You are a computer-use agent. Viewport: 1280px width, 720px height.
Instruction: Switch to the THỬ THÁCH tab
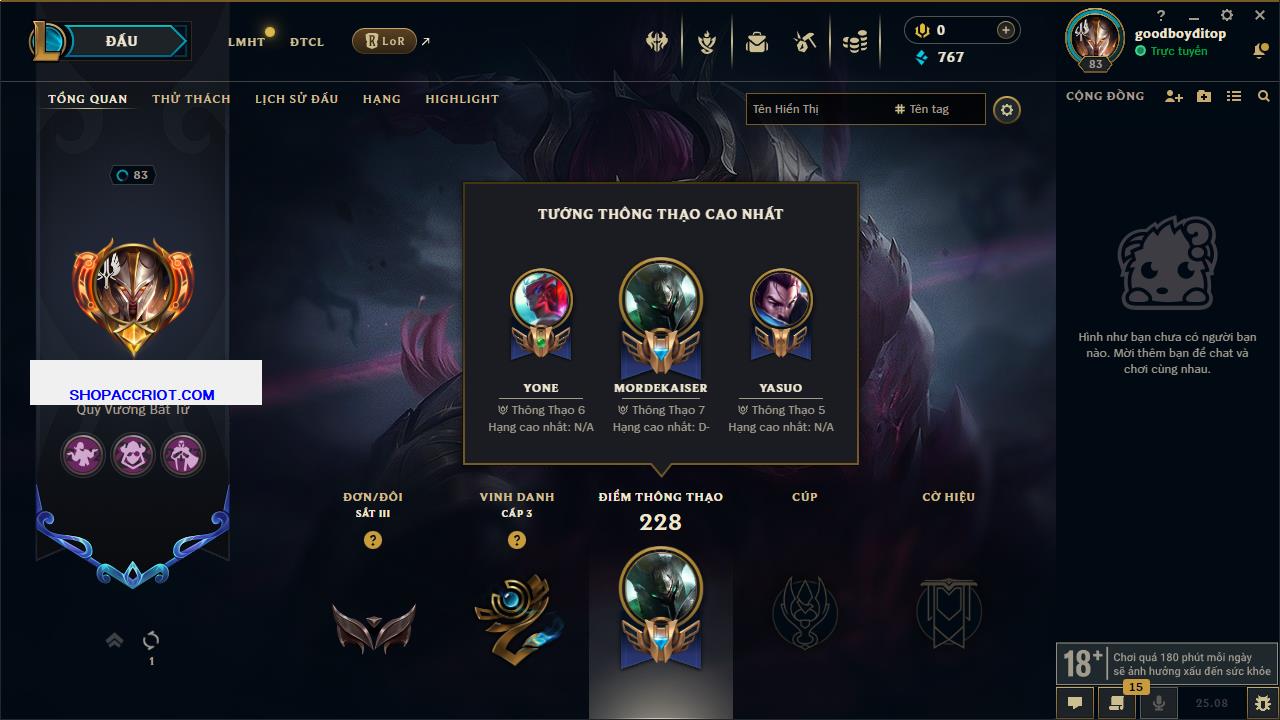[191, 99]
